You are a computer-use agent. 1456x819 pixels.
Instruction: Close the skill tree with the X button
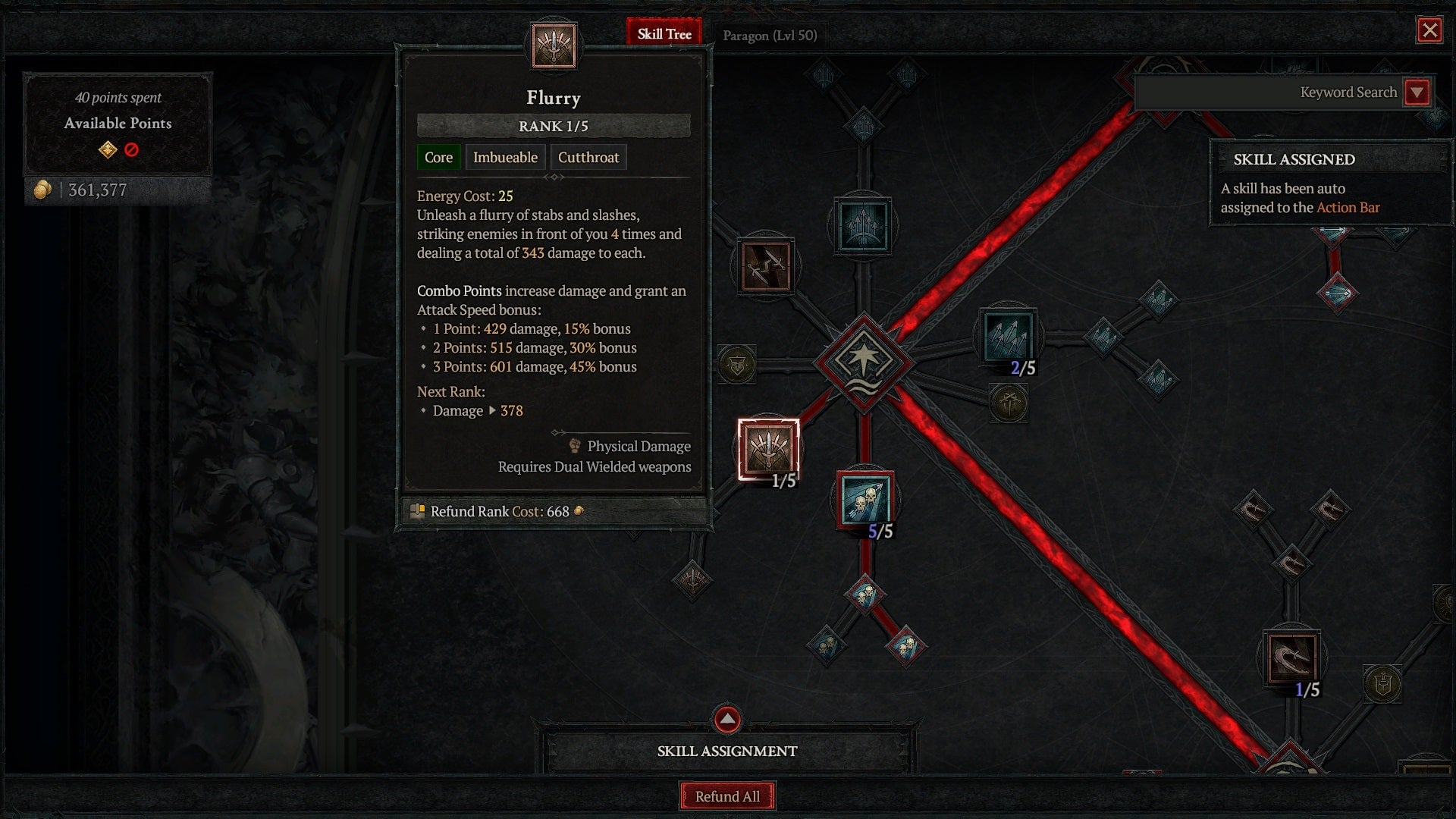tap(1429, 31)
